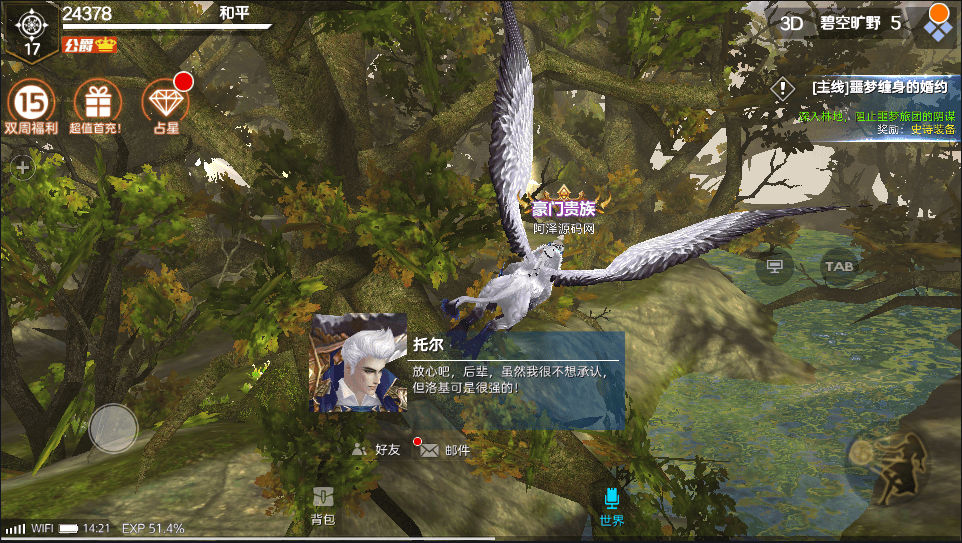Click the monitor screen icon button
The width and height of the screenshot is (962, 543).
pyautogui.click(x=773, y=267)
